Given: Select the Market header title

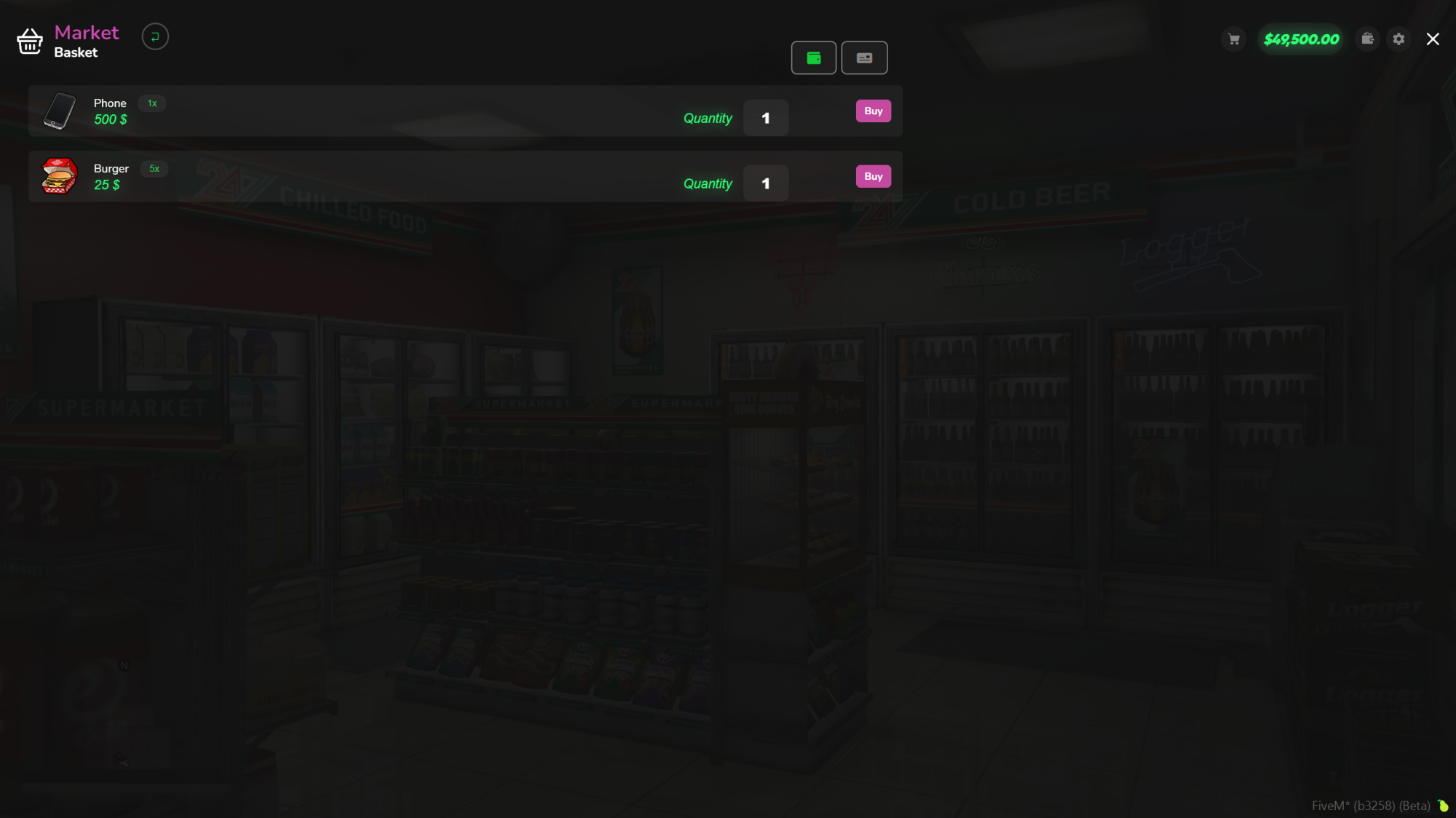Looking at the screenshot, I should pyautogui.click(x=86, y=32).
